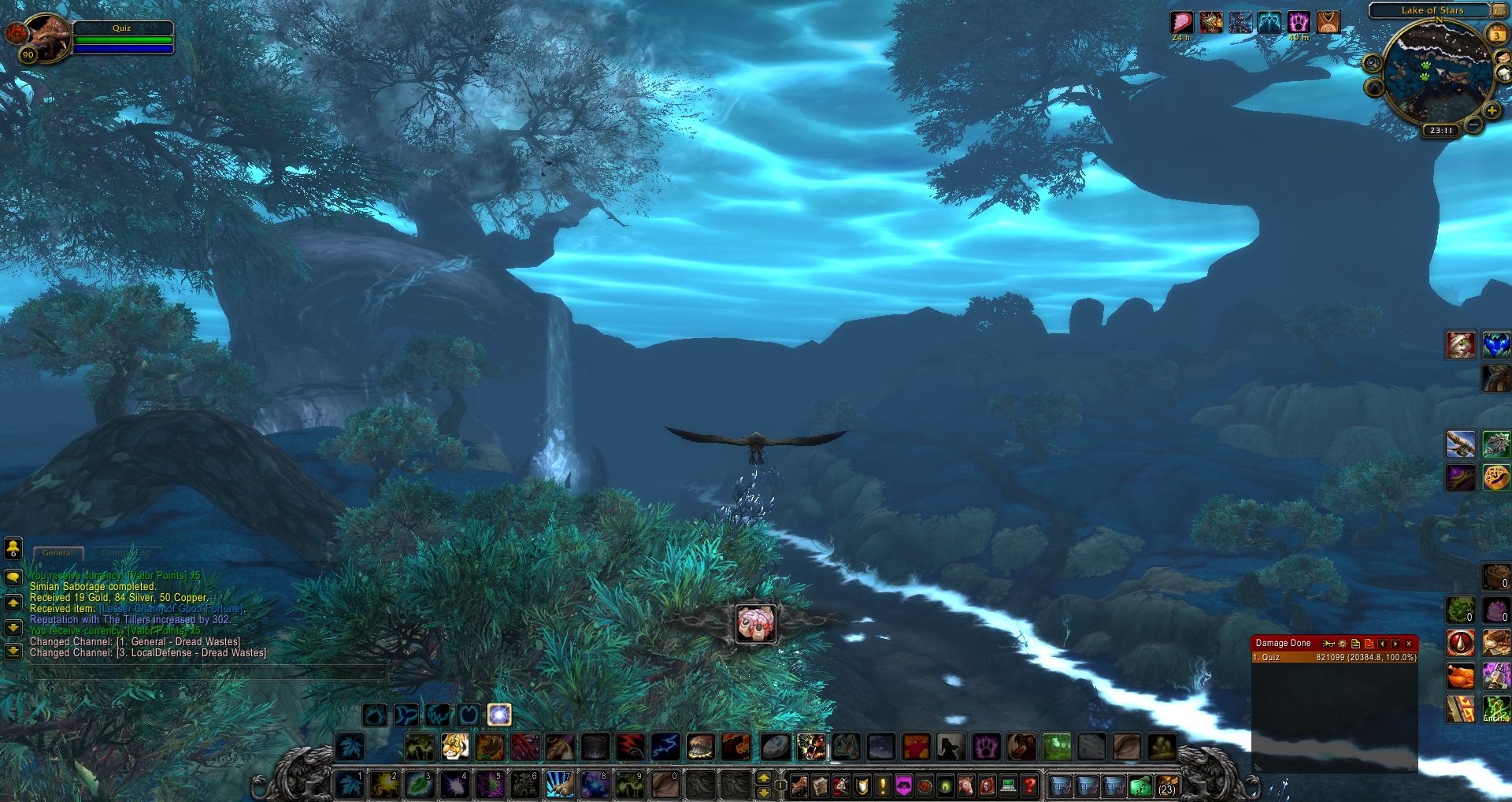The height and width of the screenshot is (802, 1512).
Task: Open the Combat Log chat tab
Action: 126,553
